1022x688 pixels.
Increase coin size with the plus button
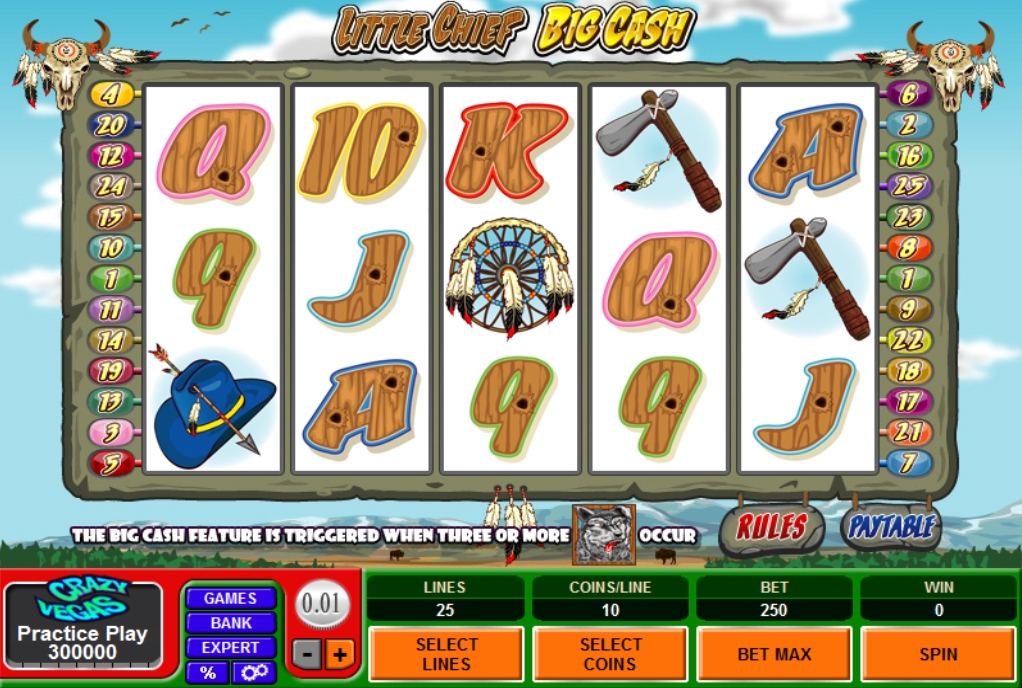click(x=340, y=655)
